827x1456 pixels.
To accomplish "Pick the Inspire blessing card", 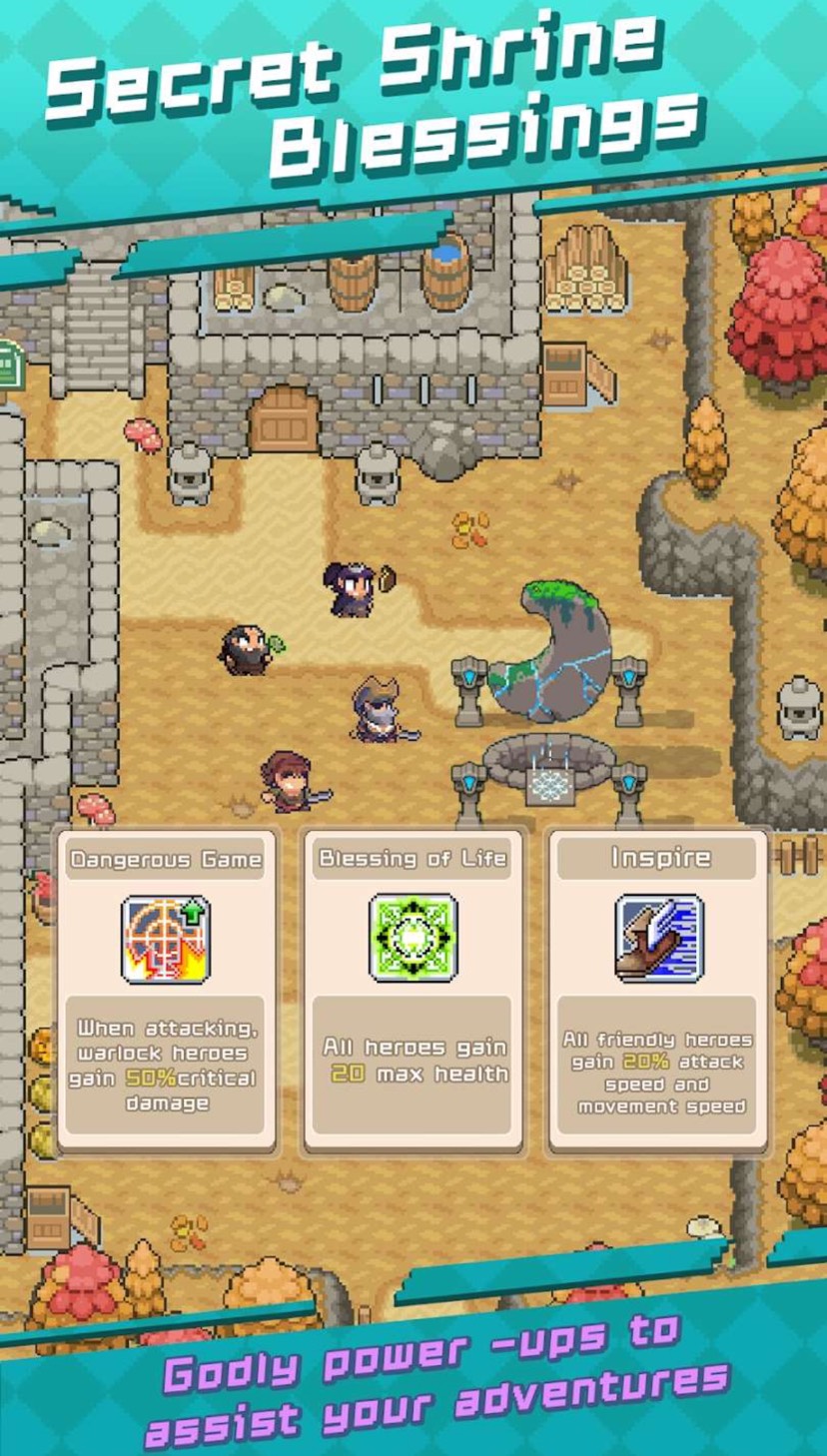I will pyautogui.click(x=658, y=991).
